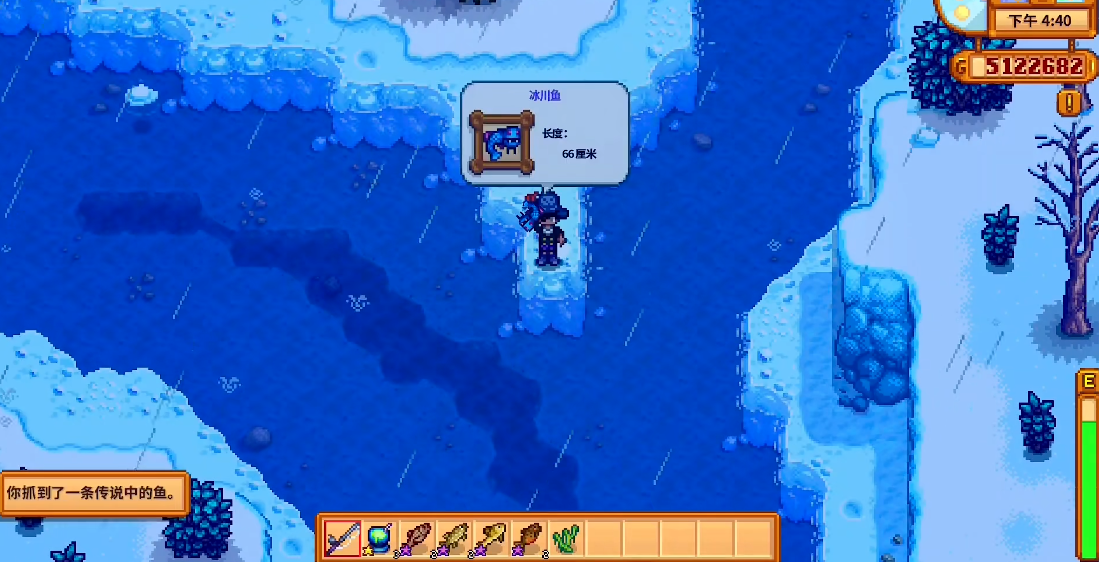Open the quest journal exclamation icon
Screen dimensions: 1099x562
tap(1071, 102)
